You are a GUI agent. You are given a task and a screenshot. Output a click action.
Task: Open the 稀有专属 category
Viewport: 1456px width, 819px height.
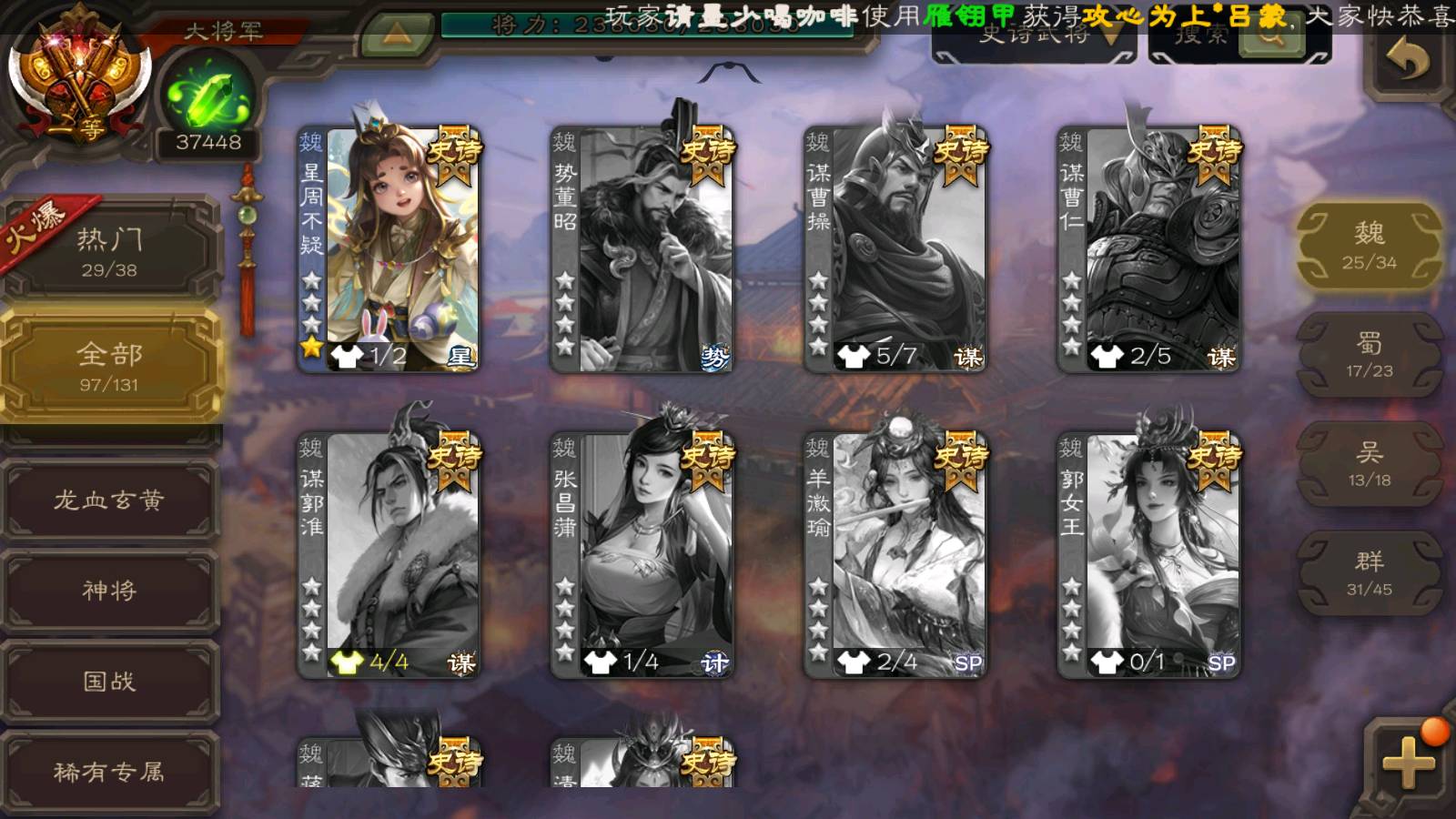(109, 772)
